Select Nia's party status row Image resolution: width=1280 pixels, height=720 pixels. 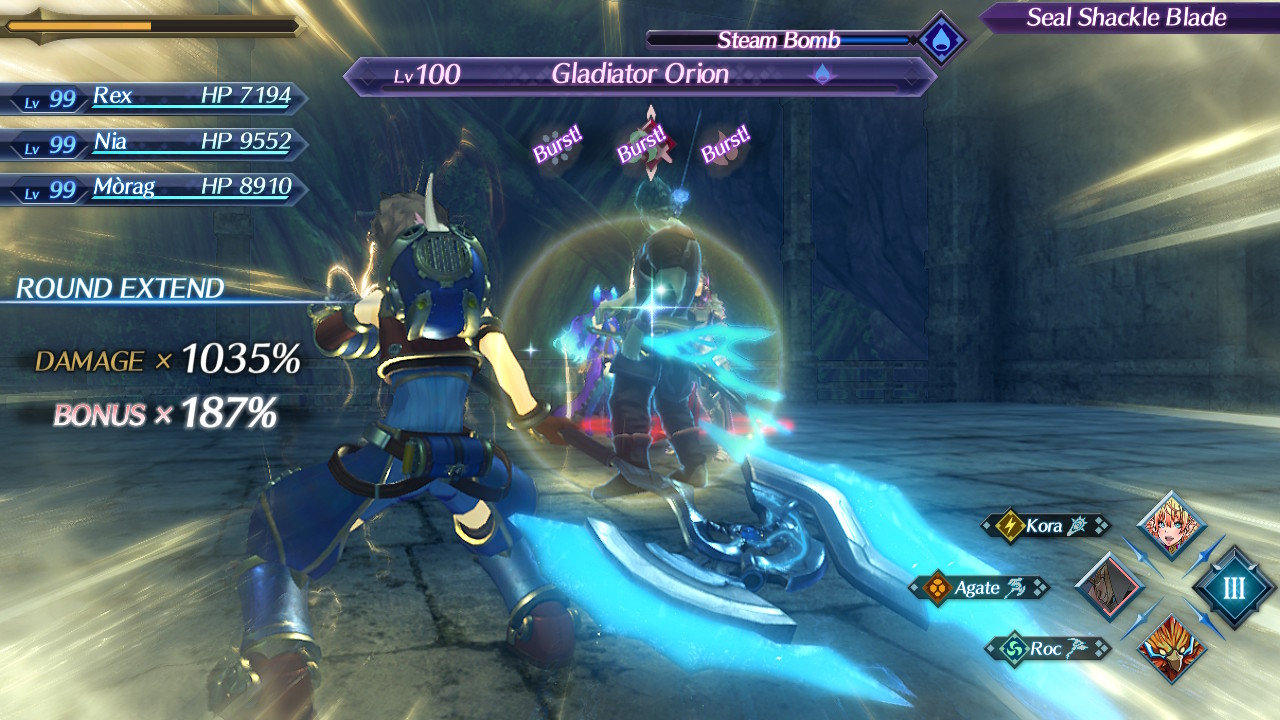pyautogui.click(x=155, y=143)
